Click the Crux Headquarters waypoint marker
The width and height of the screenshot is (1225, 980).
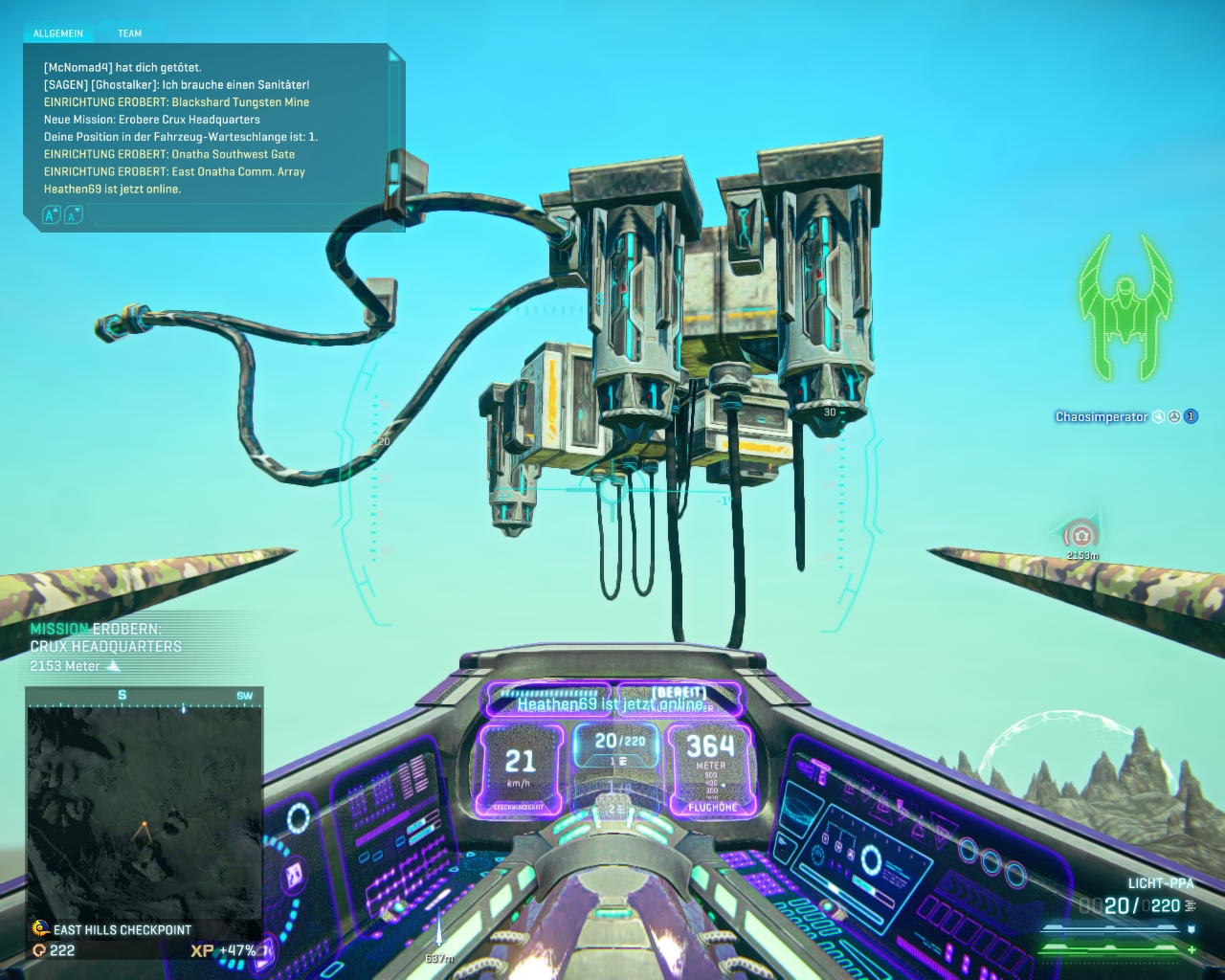click(x=1081, y=535)
